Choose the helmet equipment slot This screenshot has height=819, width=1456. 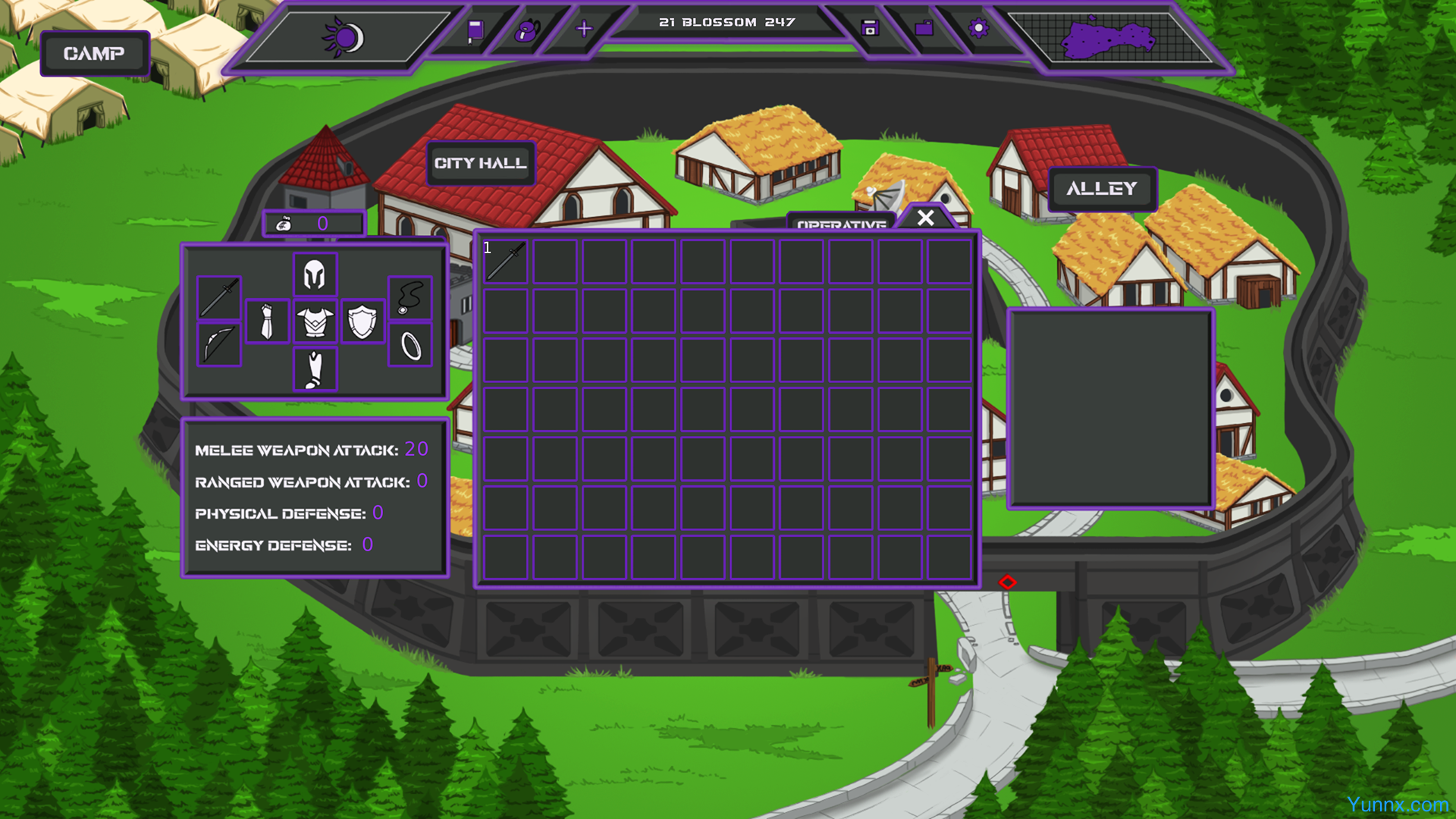click(315, 274)
